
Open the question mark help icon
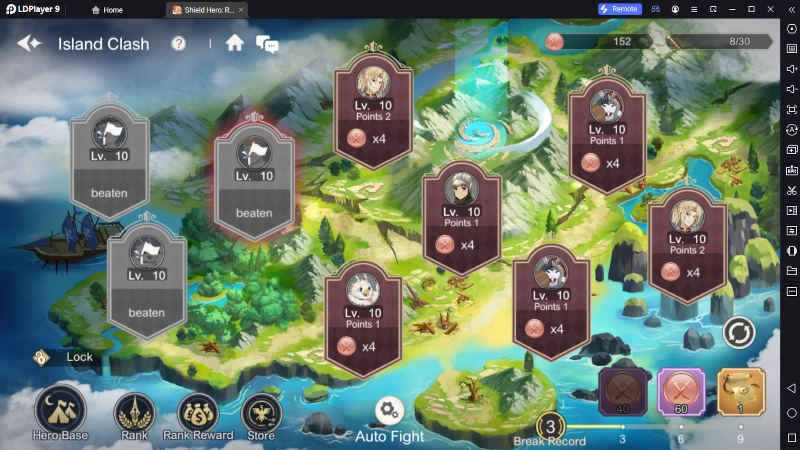[179, 44]
